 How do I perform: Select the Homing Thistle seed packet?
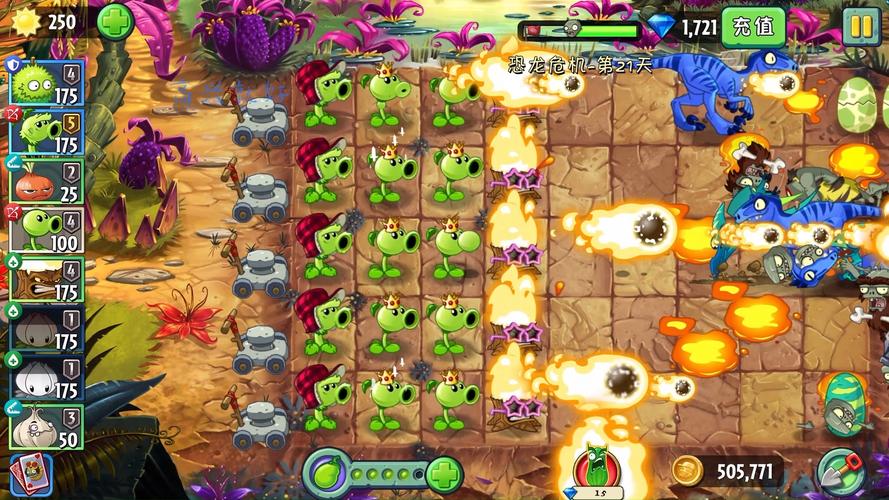pos(45,80)
